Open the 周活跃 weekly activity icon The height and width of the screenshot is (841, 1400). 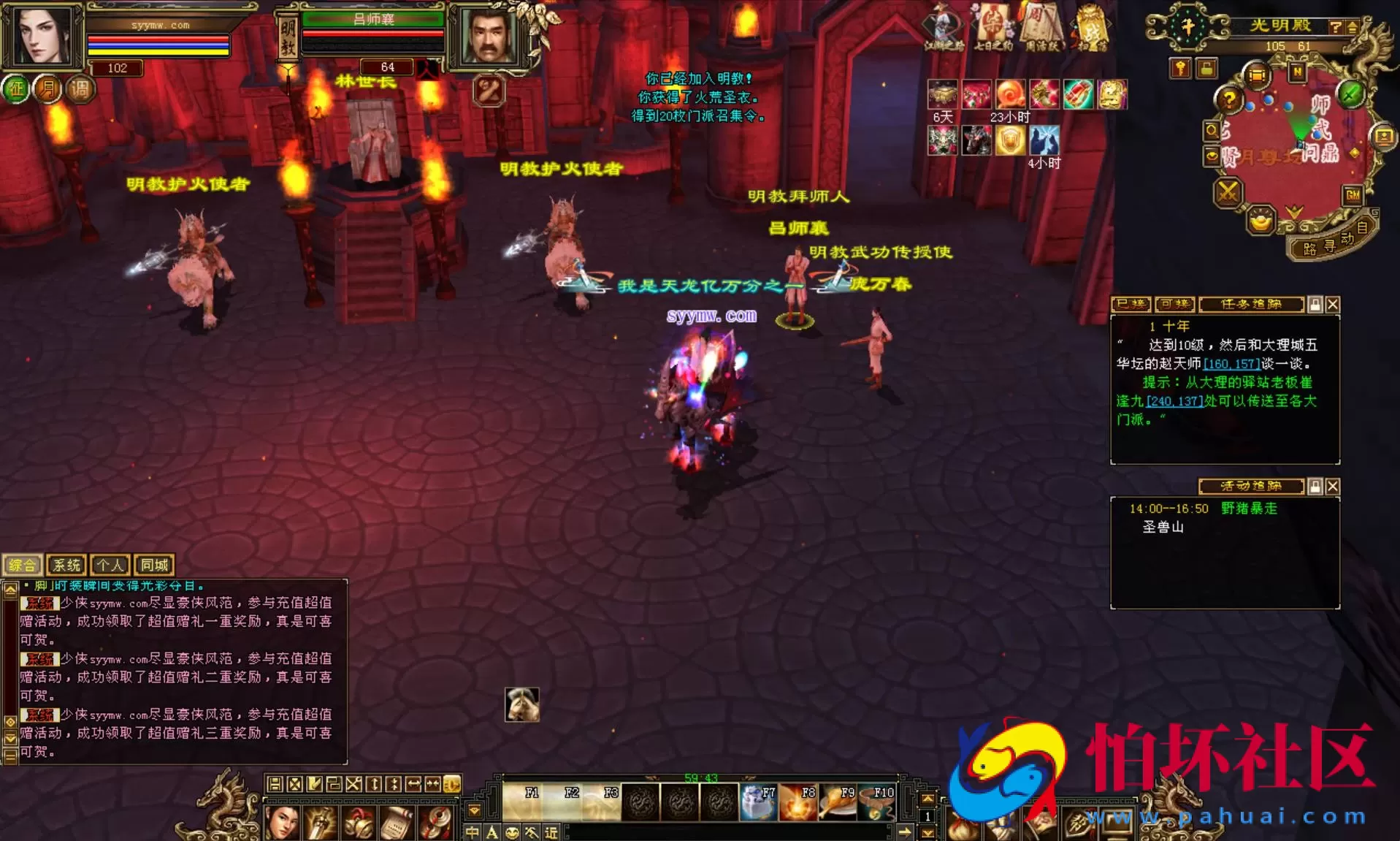(x=1041, y=27)
